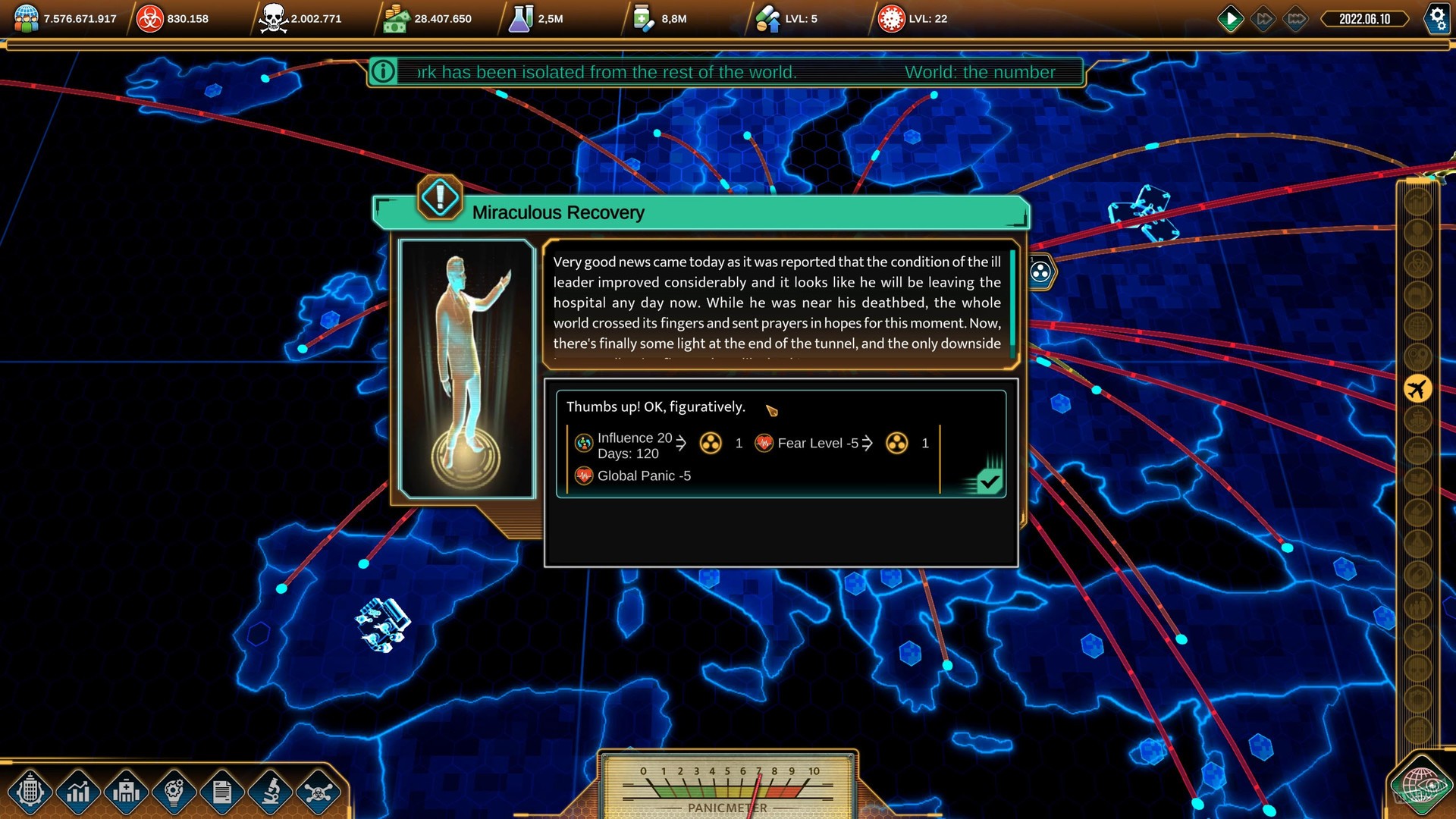The width and height of the screenshot is (1456, 819).
Task: Open the 'World: the number' news banner
Action: [981, 72]
